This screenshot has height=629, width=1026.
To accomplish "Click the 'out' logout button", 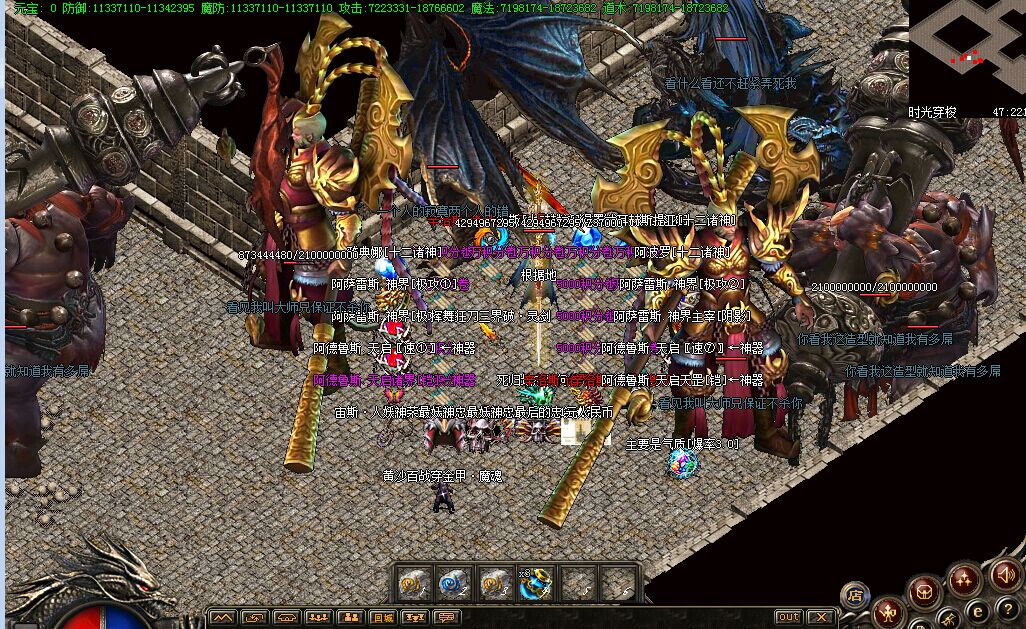I will tap(789, 618).
